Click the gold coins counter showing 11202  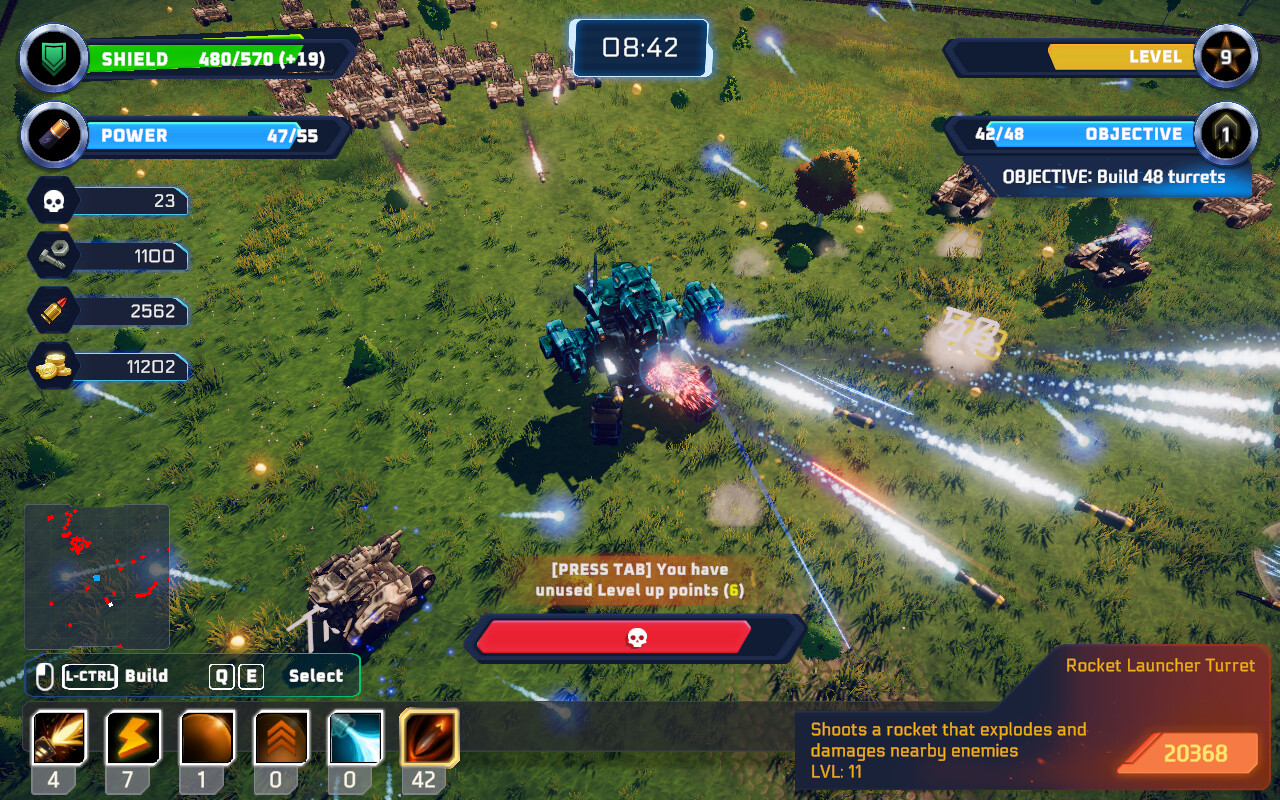[x=52, y=366]
